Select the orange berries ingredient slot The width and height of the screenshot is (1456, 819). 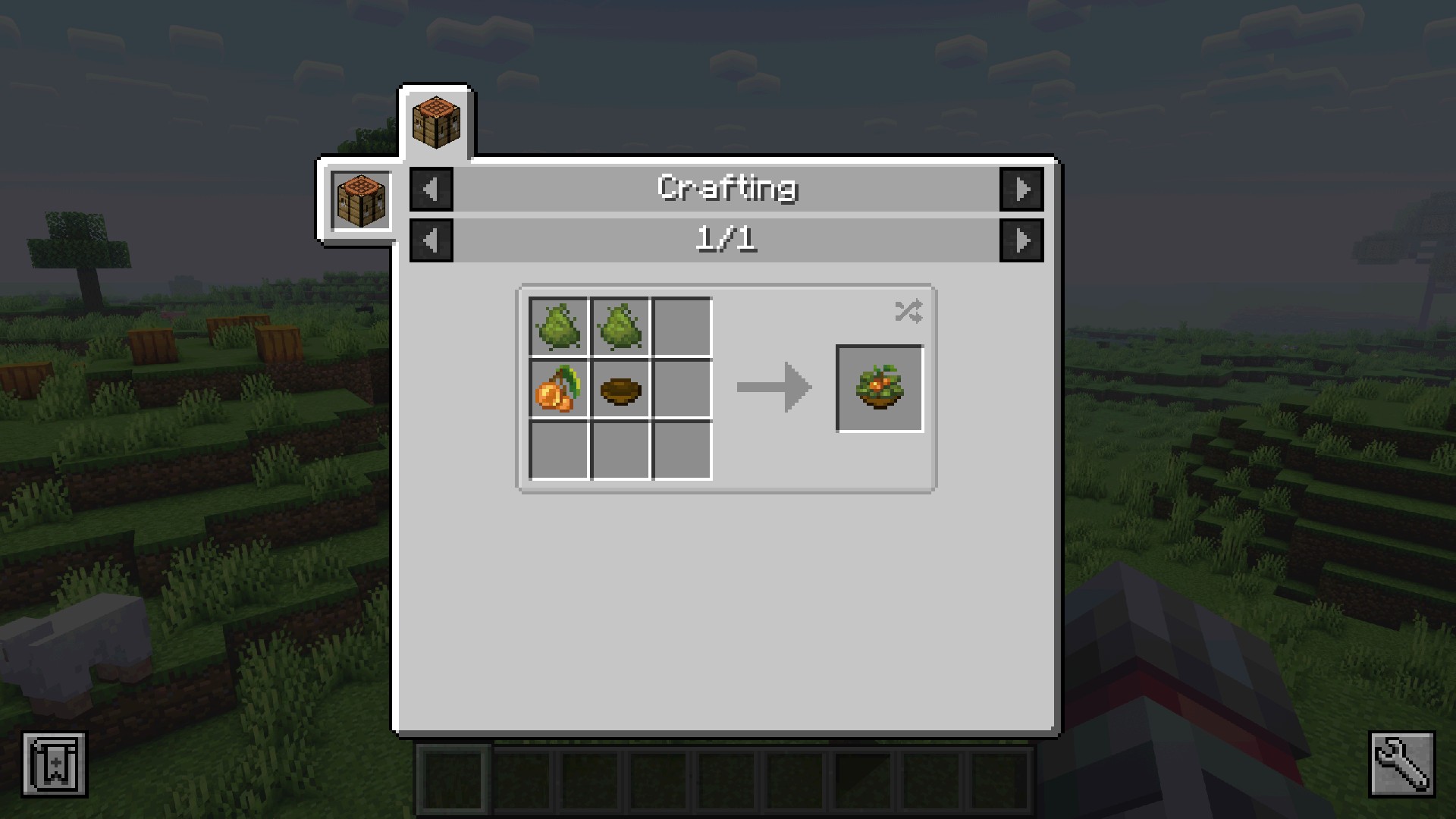click(x=559, y=388)
